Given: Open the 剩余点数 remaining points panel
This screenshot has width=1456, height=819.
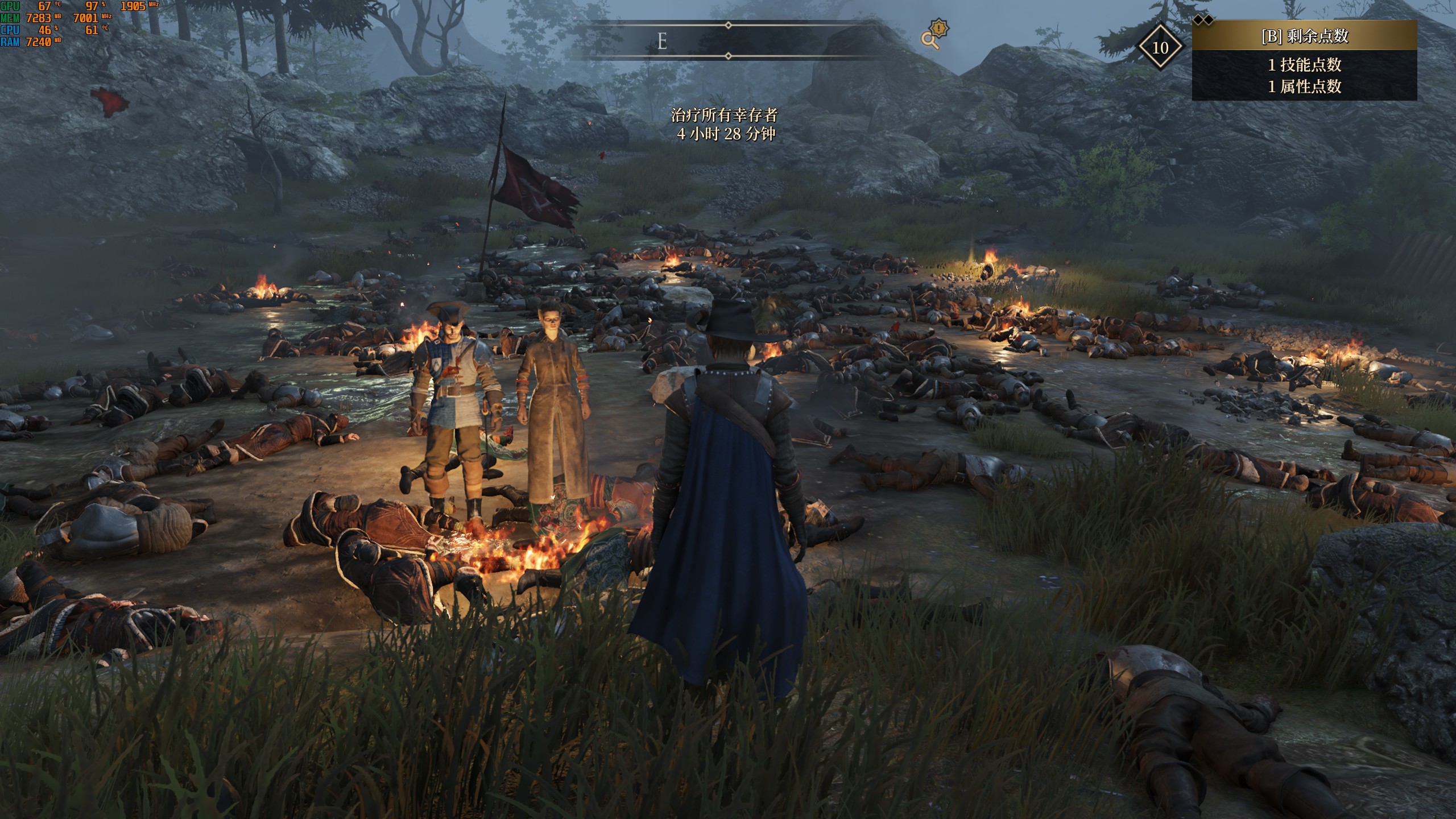Looking at the screenshot, I should [1304, 36].
